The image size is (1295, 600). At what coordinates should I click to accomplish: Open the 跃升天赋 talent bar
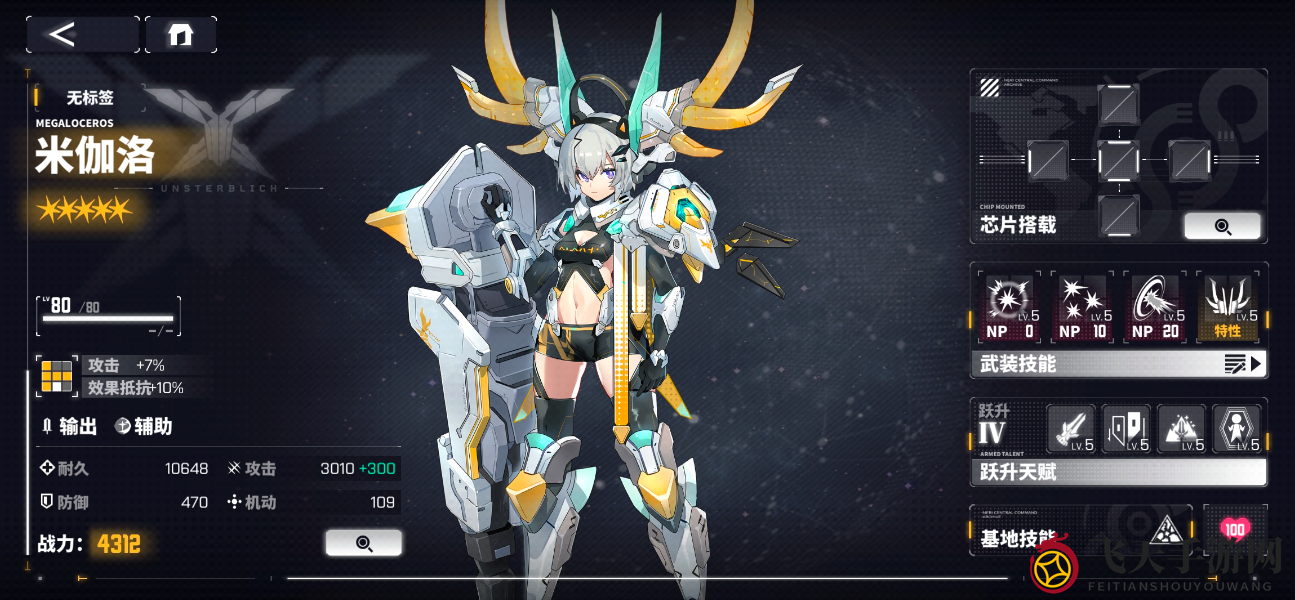(x=1118, y=472)
